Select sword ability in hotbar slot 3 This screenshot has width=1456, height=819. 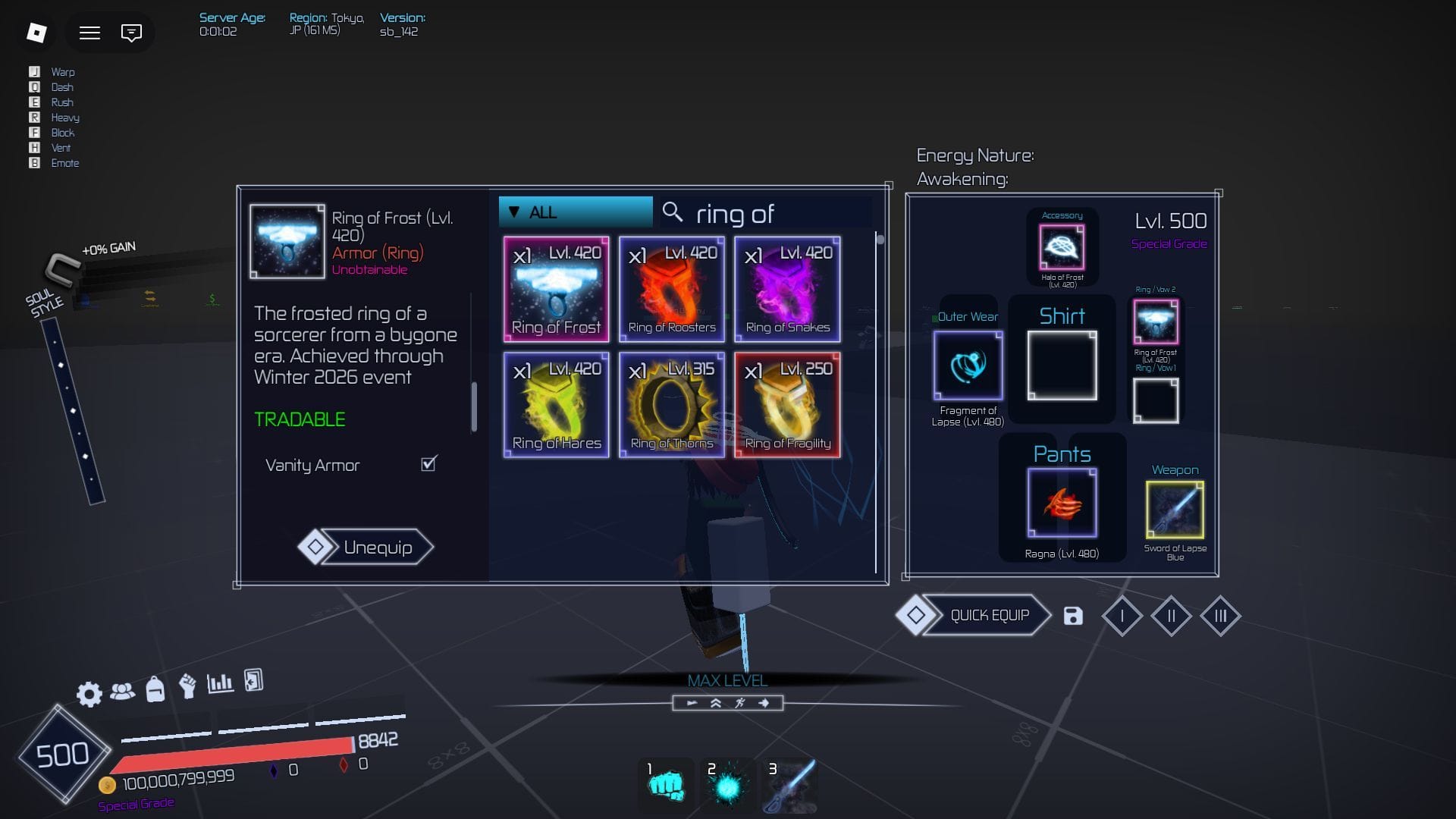pos(789,786)
